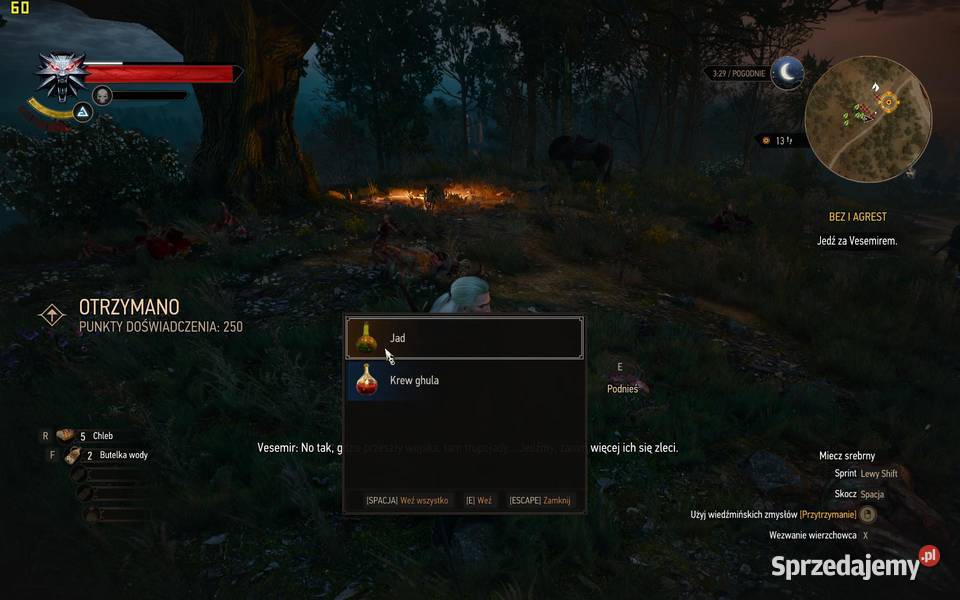Screen dimensions: 960x600
Task: Select the Jad item in loot window
Action: 463,338
